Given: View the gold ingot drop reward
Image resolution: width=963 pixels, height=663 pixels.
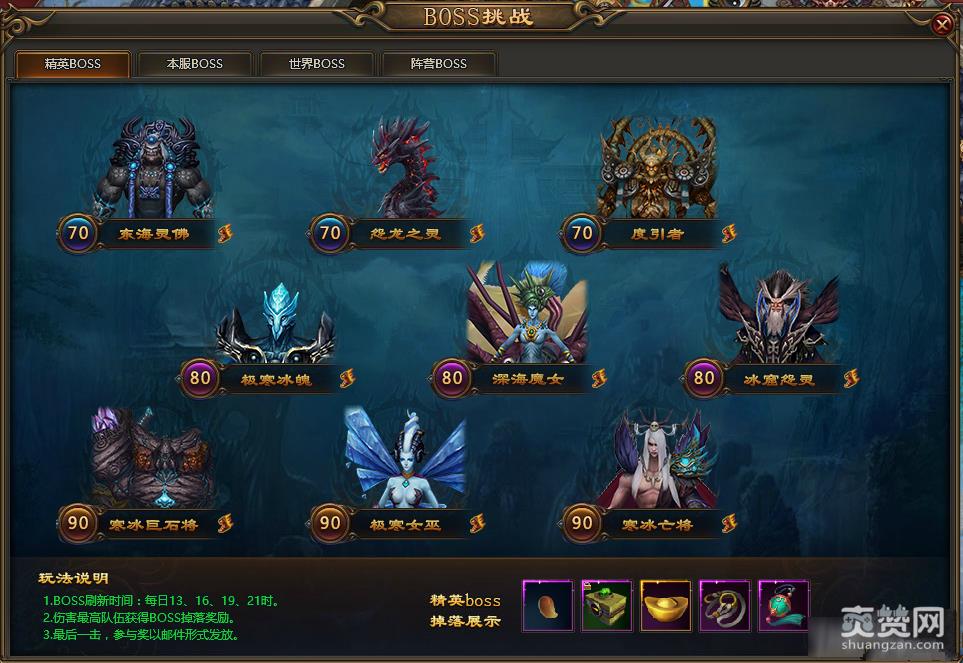Looking at the screenshot, I should point(666,606).
